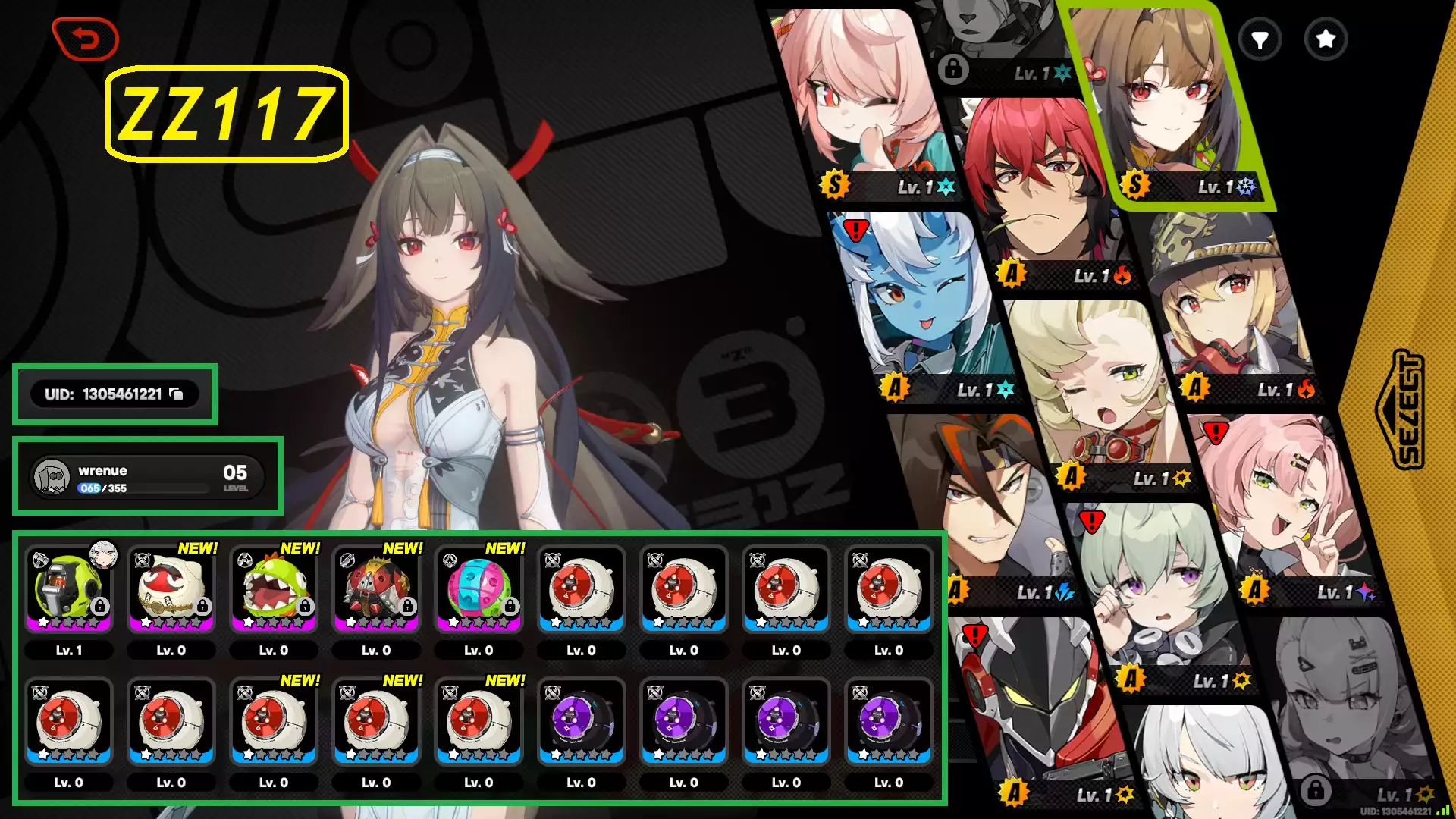Open the wrenue player profile card

[x=148, y=477]
